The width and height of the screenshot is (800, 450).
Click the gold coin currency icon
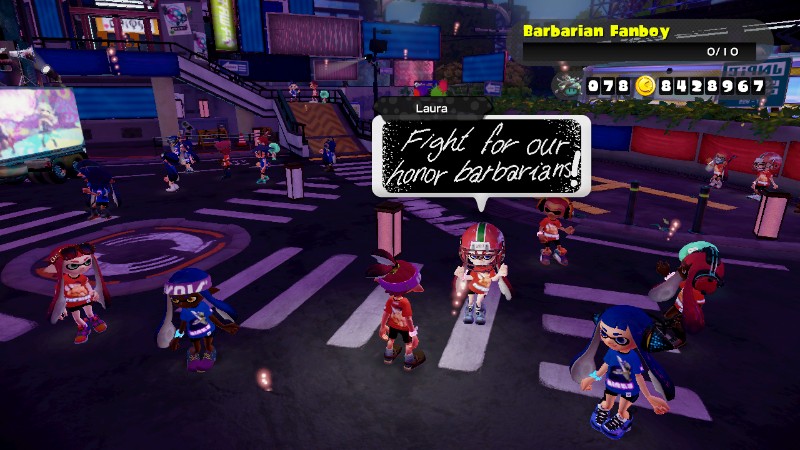(645, 87)
